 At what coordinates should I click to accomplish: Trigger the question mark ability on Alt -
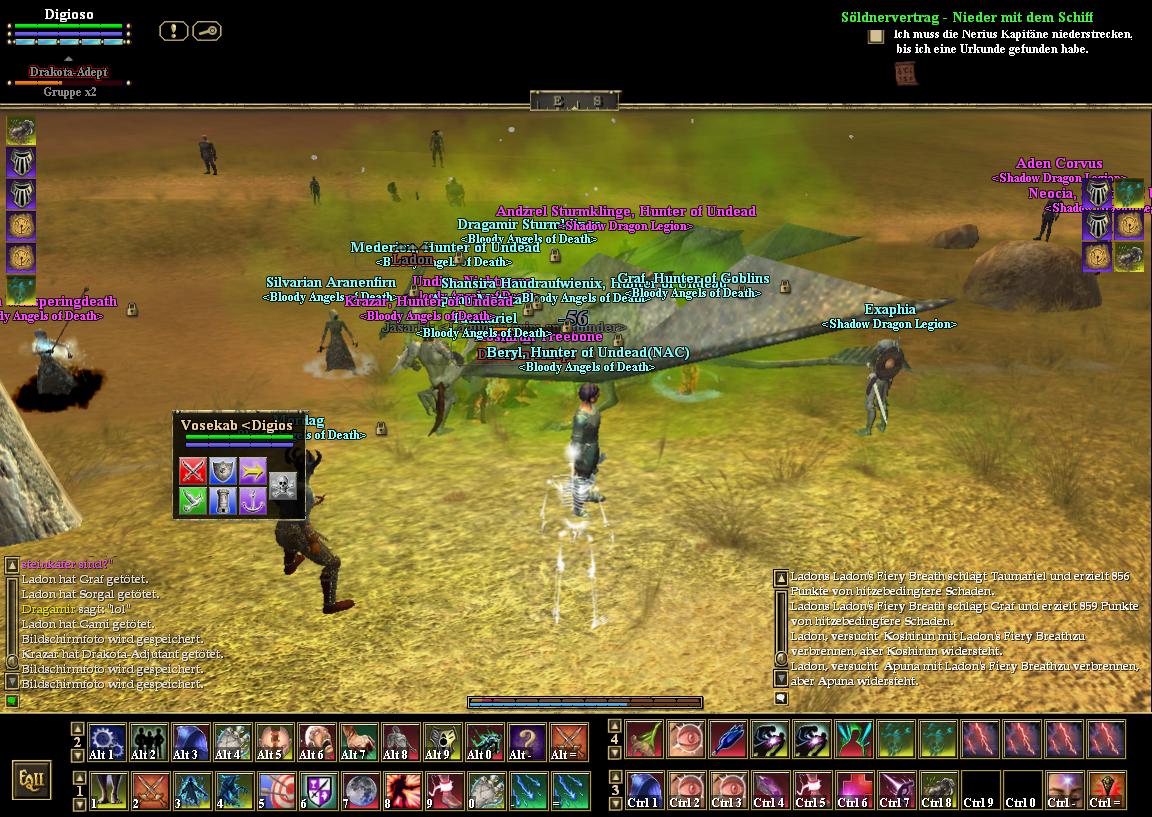click(x=527, y=742)
